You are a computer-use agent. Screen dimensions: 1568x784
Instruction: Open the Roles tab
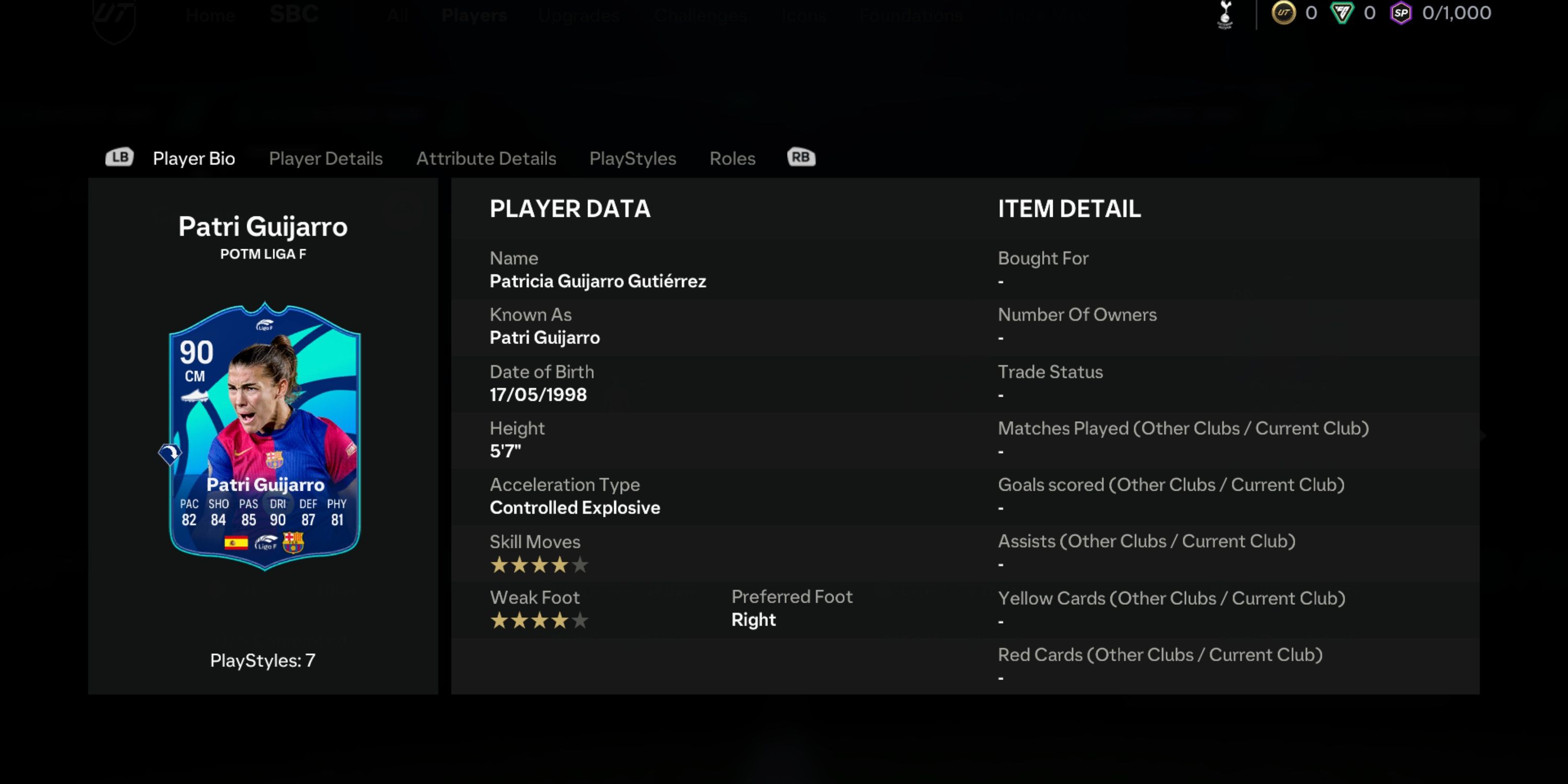point(732,158)
